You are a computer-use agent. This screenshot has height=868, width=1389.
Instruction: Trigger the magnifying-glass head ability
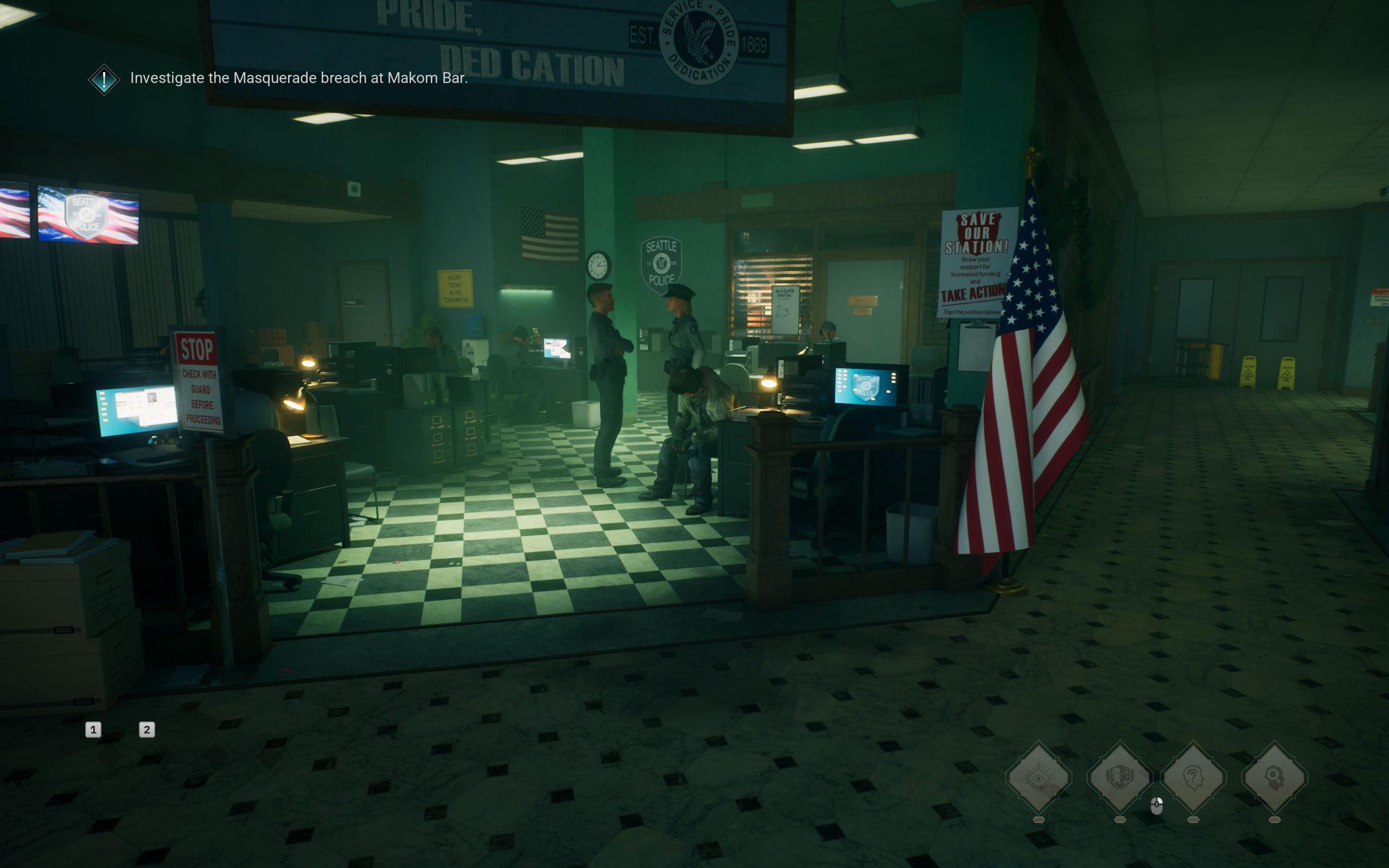(x=1274, y=777)
